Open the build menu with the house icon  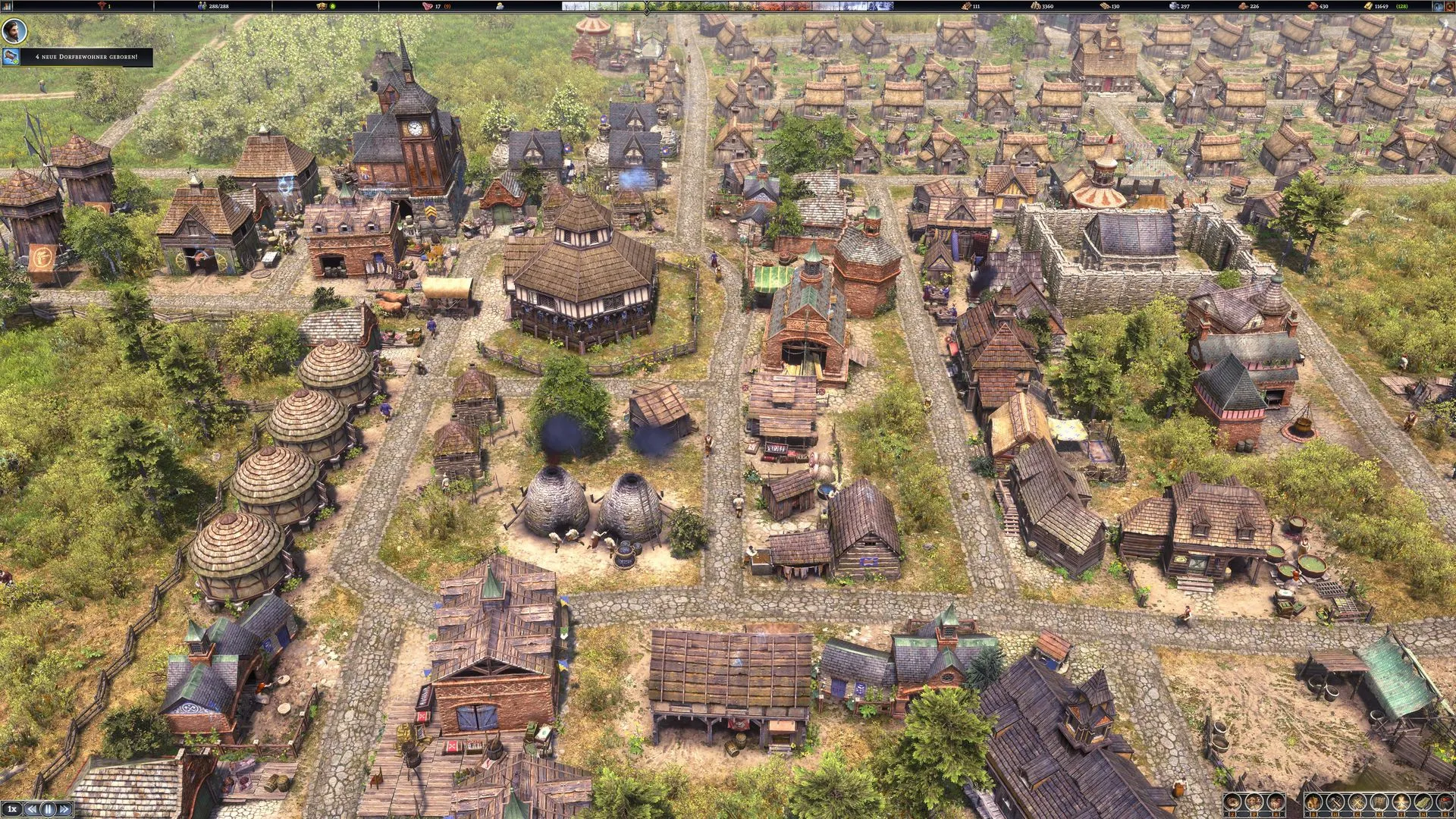click(x=1313, y=801)
